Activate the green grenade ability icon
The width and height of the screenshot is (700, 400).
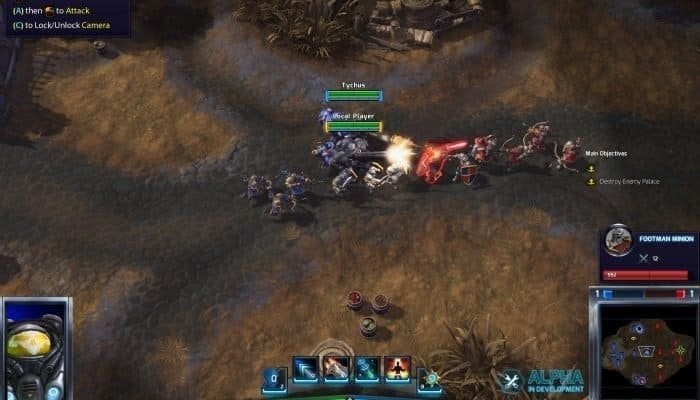367,369
